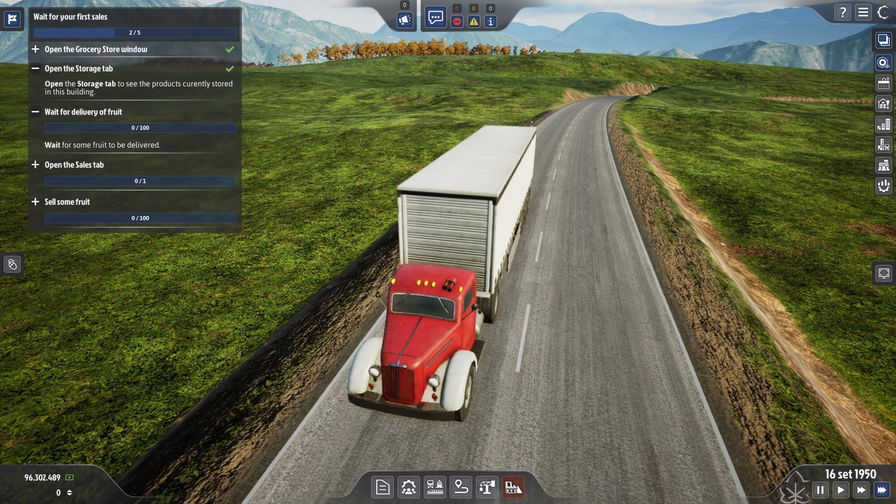The height and width of the screenshot is (504, 896).
Task: Open the route planning tool
Action: tap(461, 487)
